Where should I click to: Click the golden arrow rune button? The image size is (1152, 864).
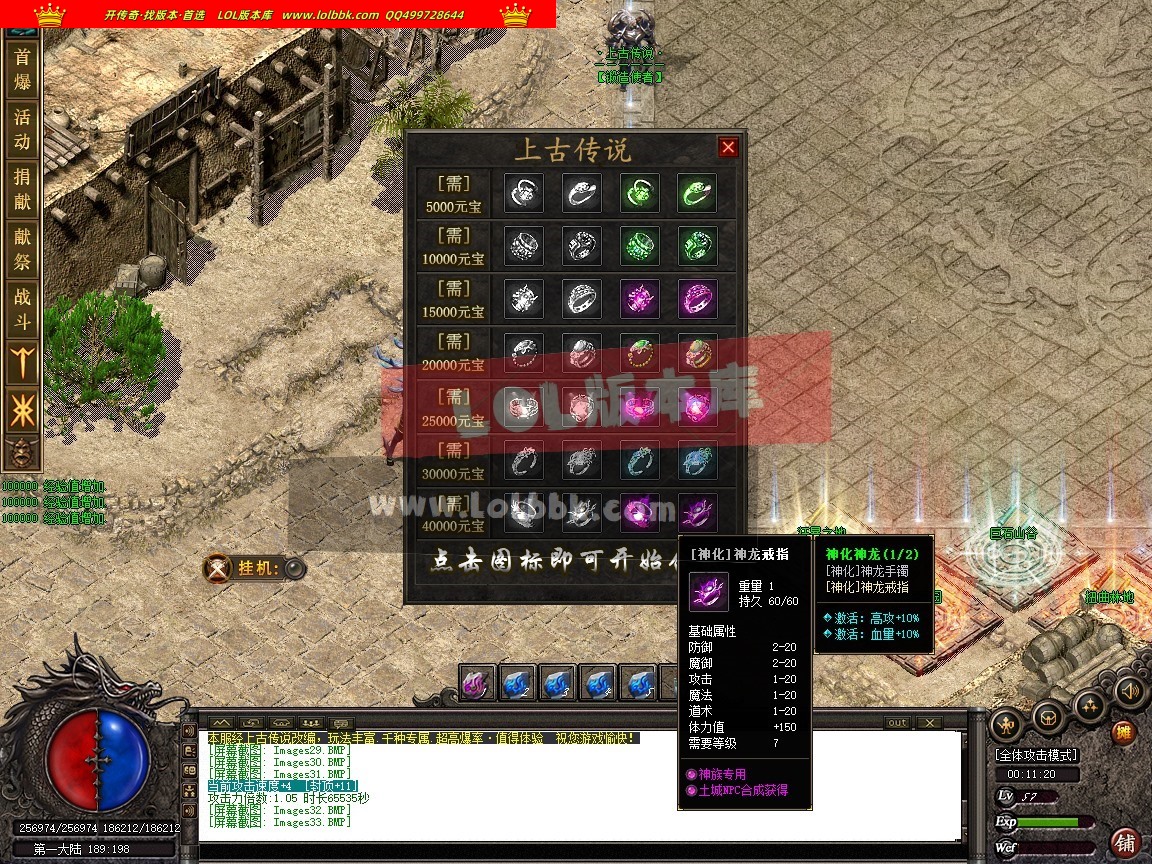click(x=22, y=361)
